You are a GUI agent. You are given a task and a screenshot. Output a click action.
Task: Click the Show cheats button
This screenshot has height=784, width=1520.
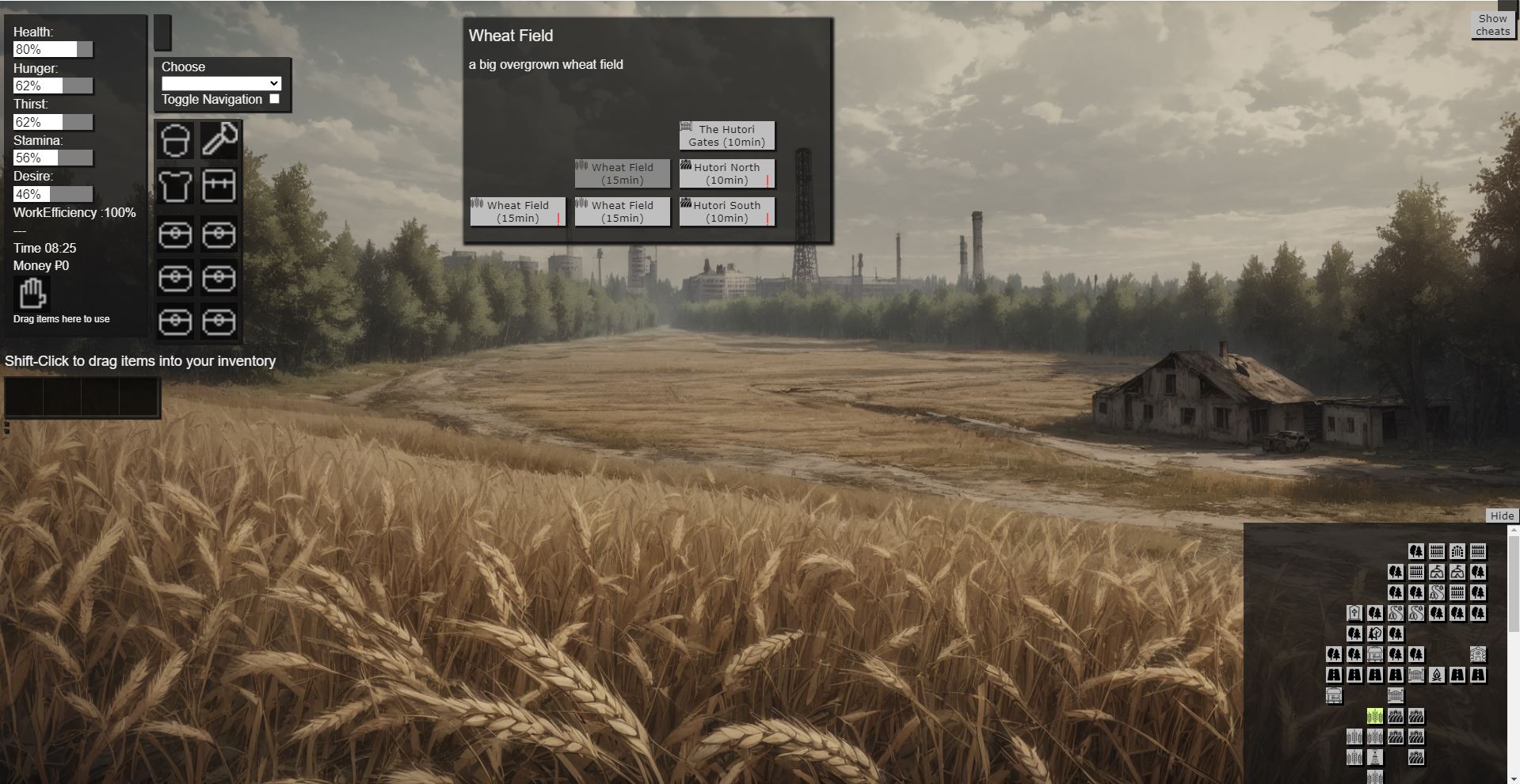click(x=1492, y=25)
